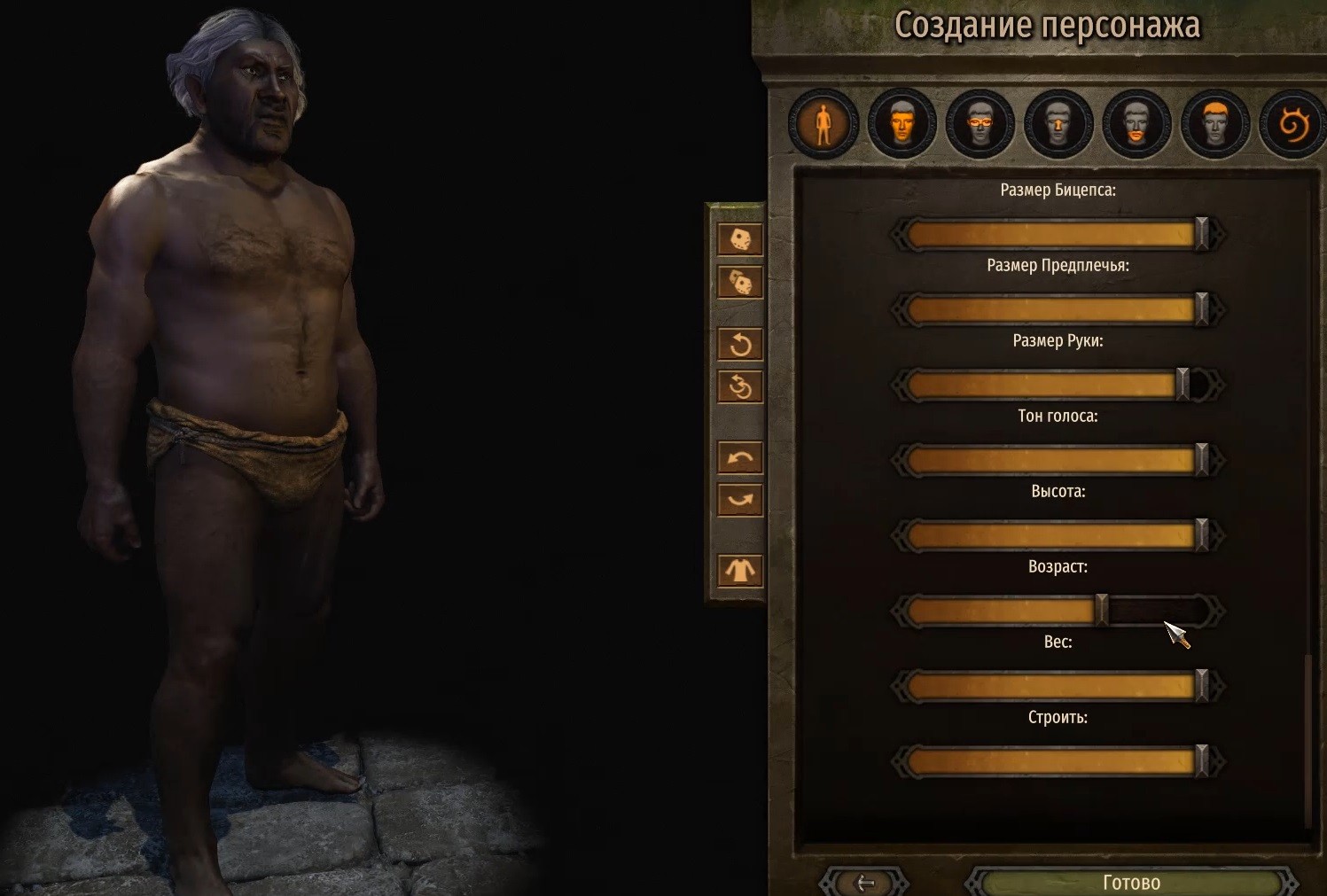Image resolution: width=1327 pixels, height=896 pixels.
Task: Undo the last change with left arrow
Action: tap(740, 457)
